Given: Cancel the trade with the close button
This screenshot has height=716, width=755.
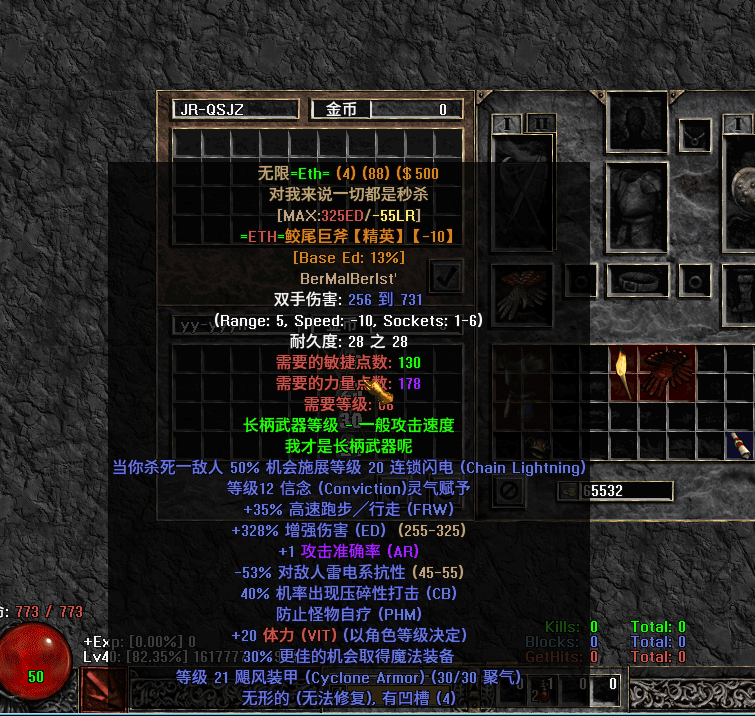Looking at the screenshot, I should (x=508, y=491).
